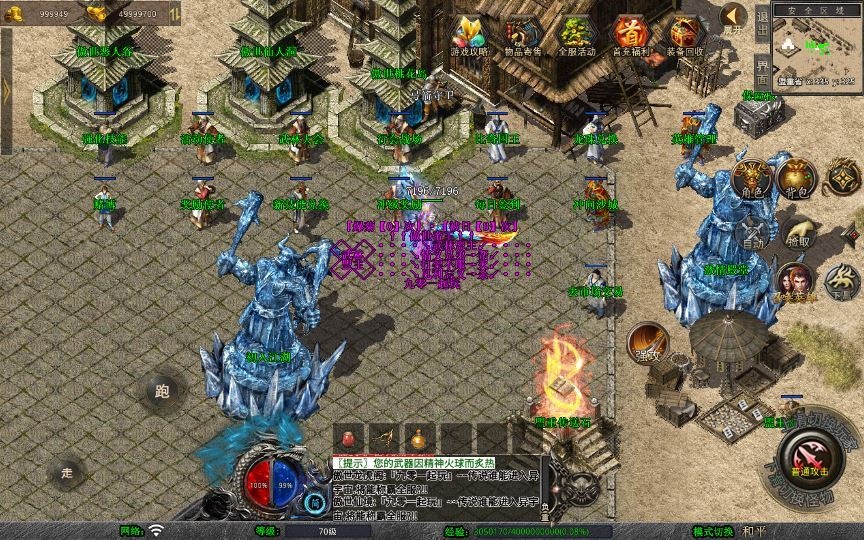This screenshot has height=540, width=864.
Task: Open the 装备回收 equipment recycling chest
Action: click(x=683, y=34)
